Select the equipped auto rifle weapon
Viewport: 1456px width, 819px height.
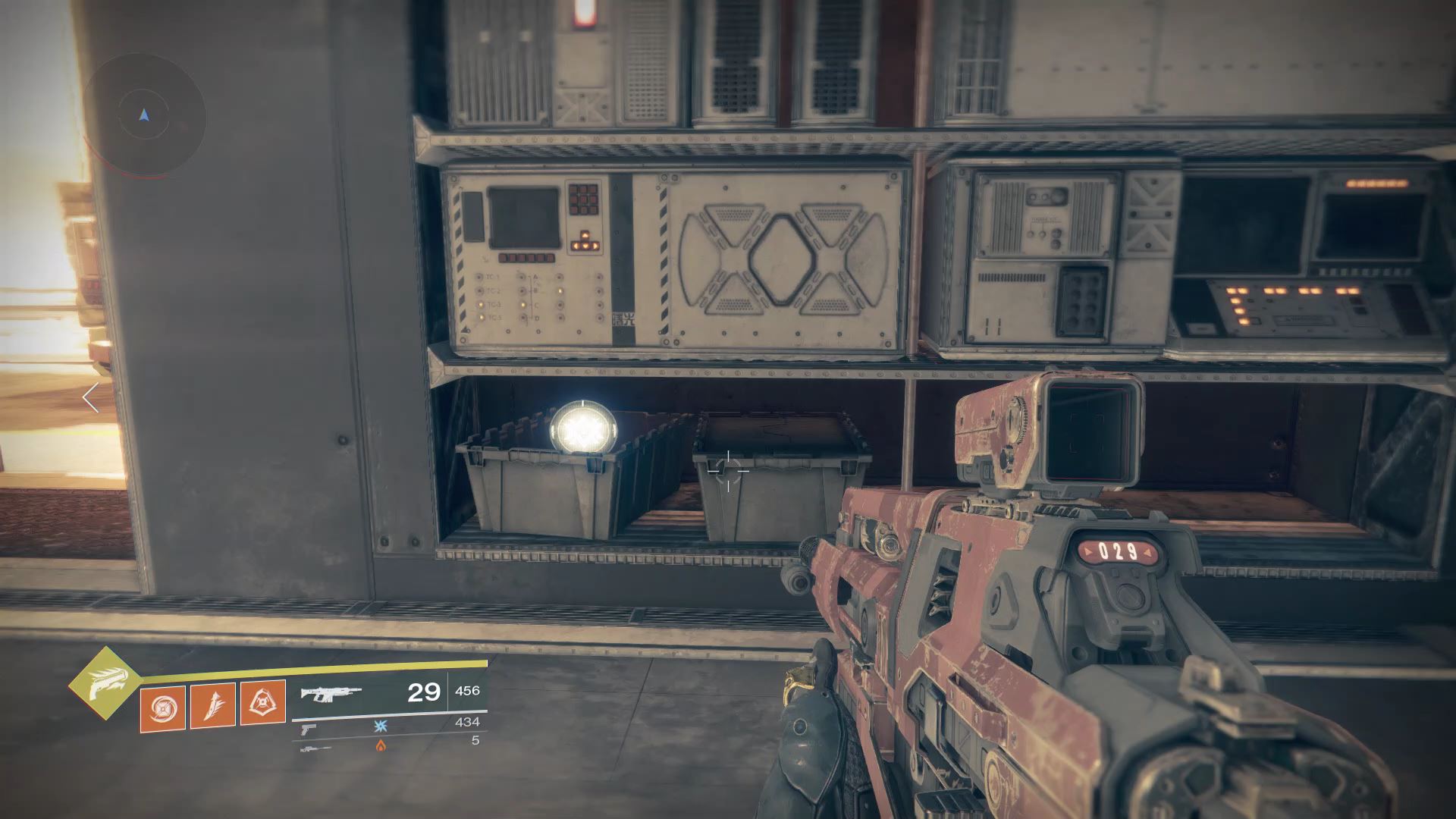coord(331,693)
